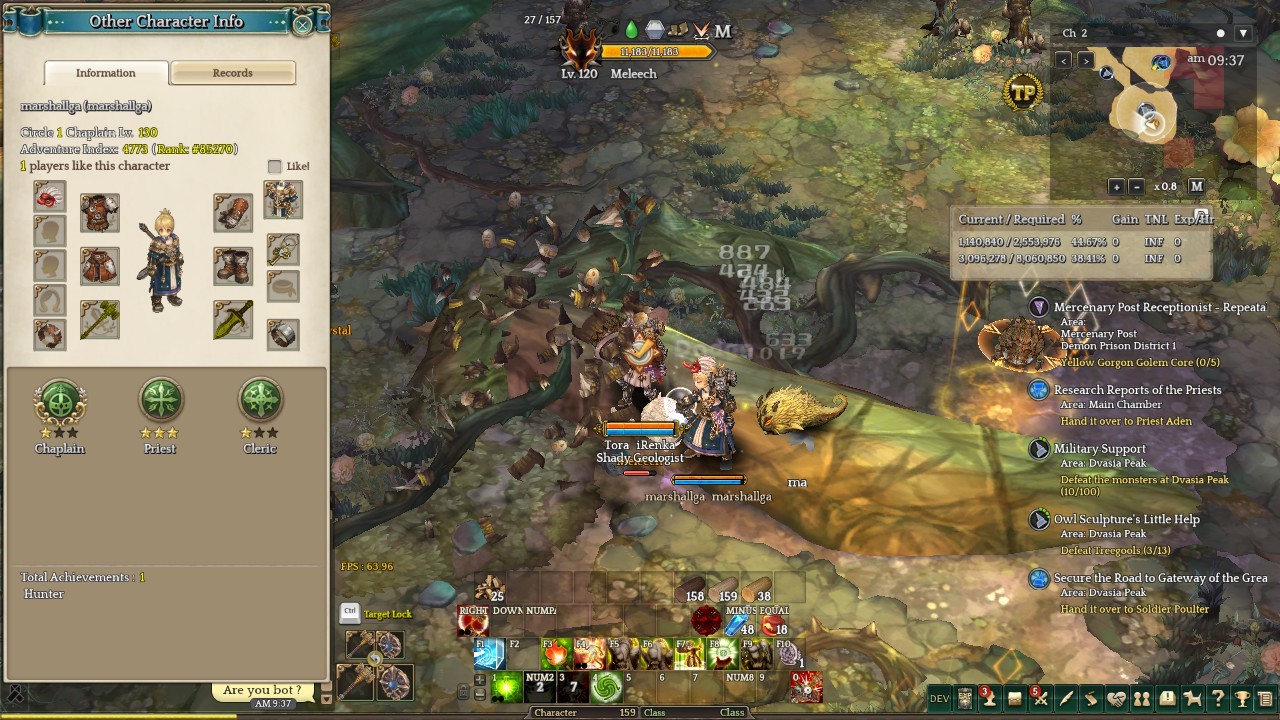The height and width of the screenshot is (720, 1280).
Task: Inspect the green mace weapon slot
Action: (100, 319)
